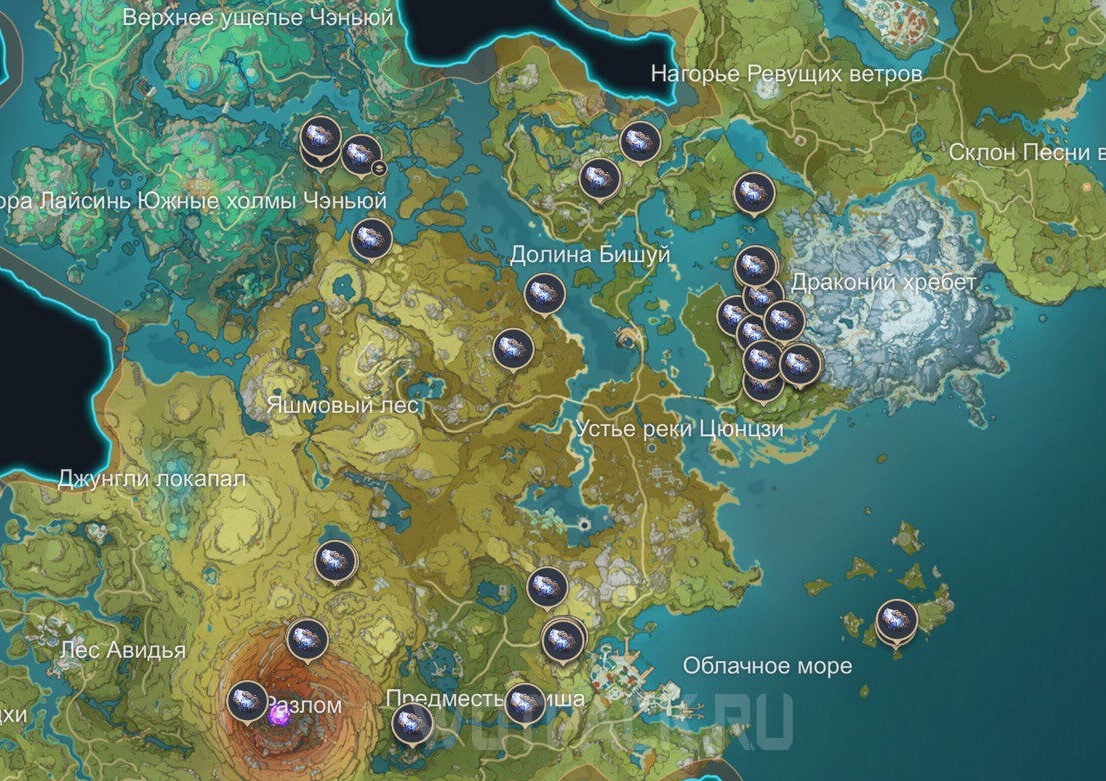Screen dimensions: 1106x781
Task: Select the marker covering the Предместье Лиша label
Action: click(525, 702)
